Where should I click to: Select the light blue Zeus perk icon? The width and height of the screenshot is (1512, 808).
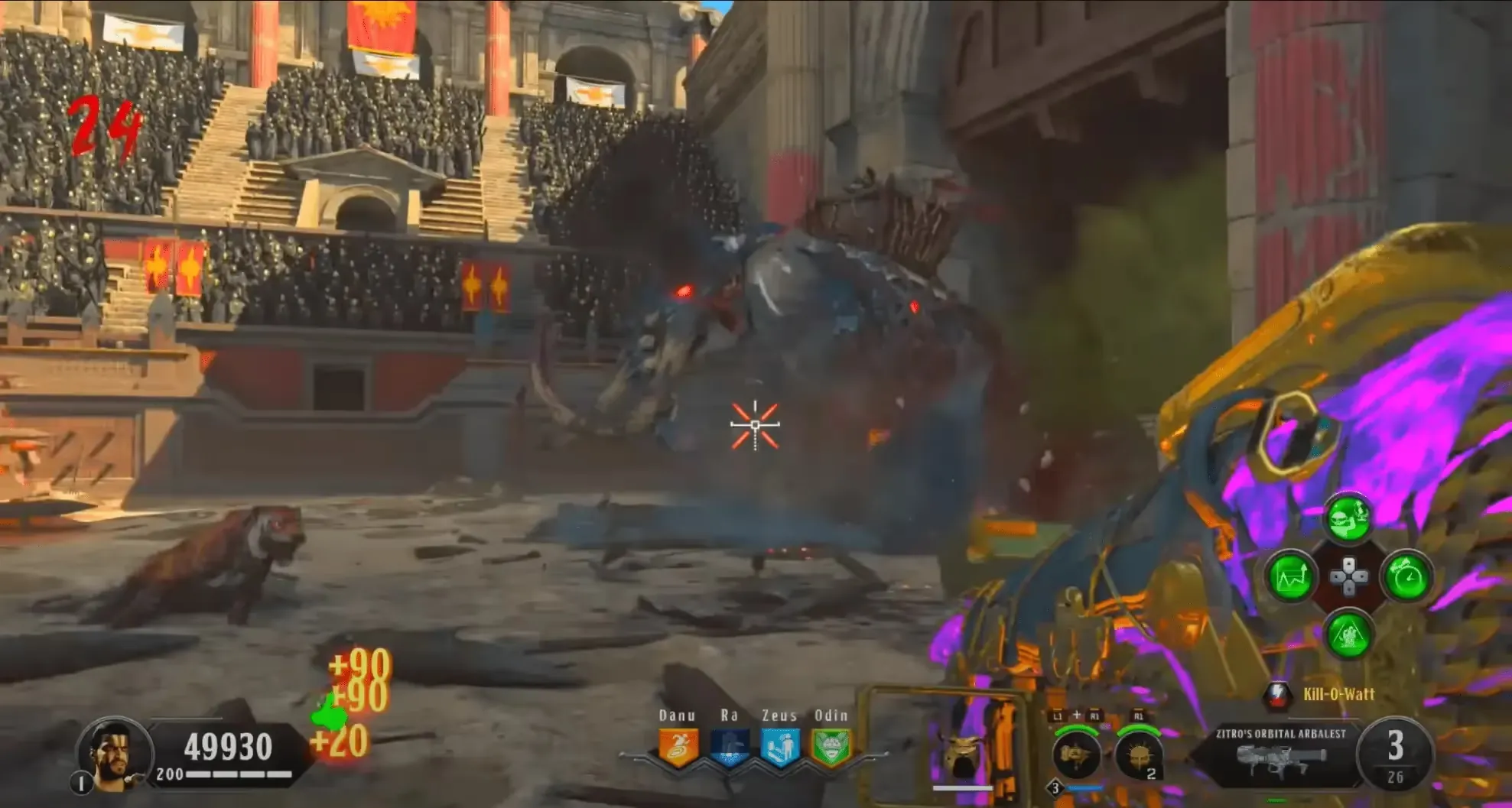tap(780, 748)
